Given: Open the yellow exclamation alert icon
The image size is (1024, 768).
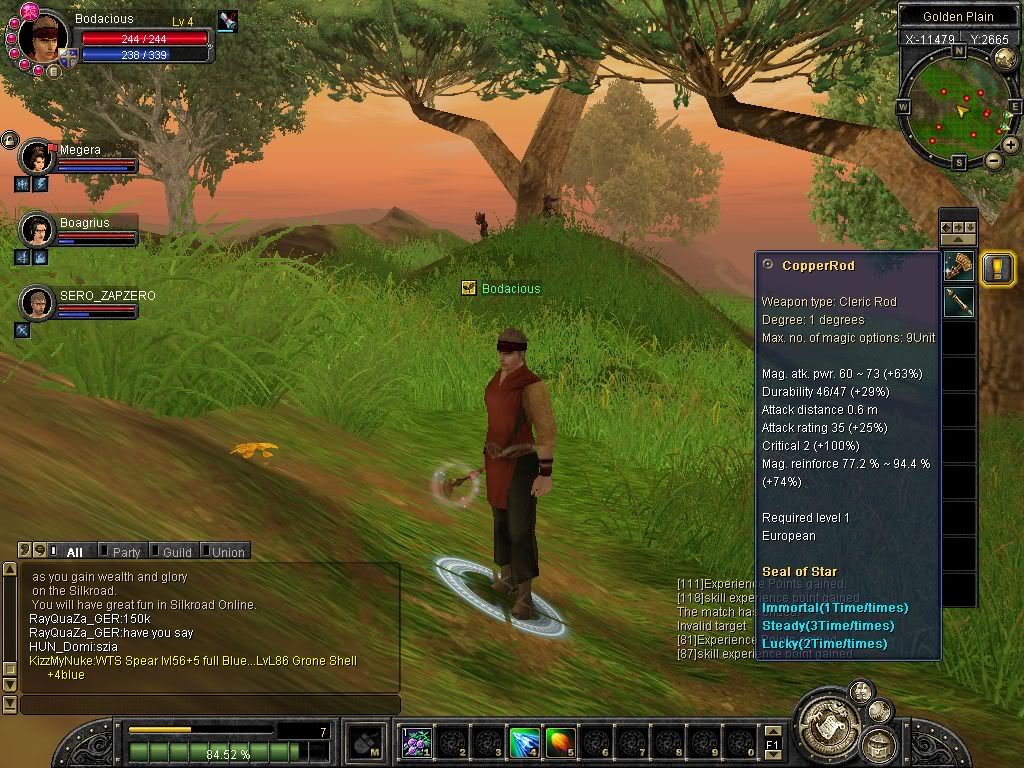Looking at the screenshot, I should [x=997, y=268].
